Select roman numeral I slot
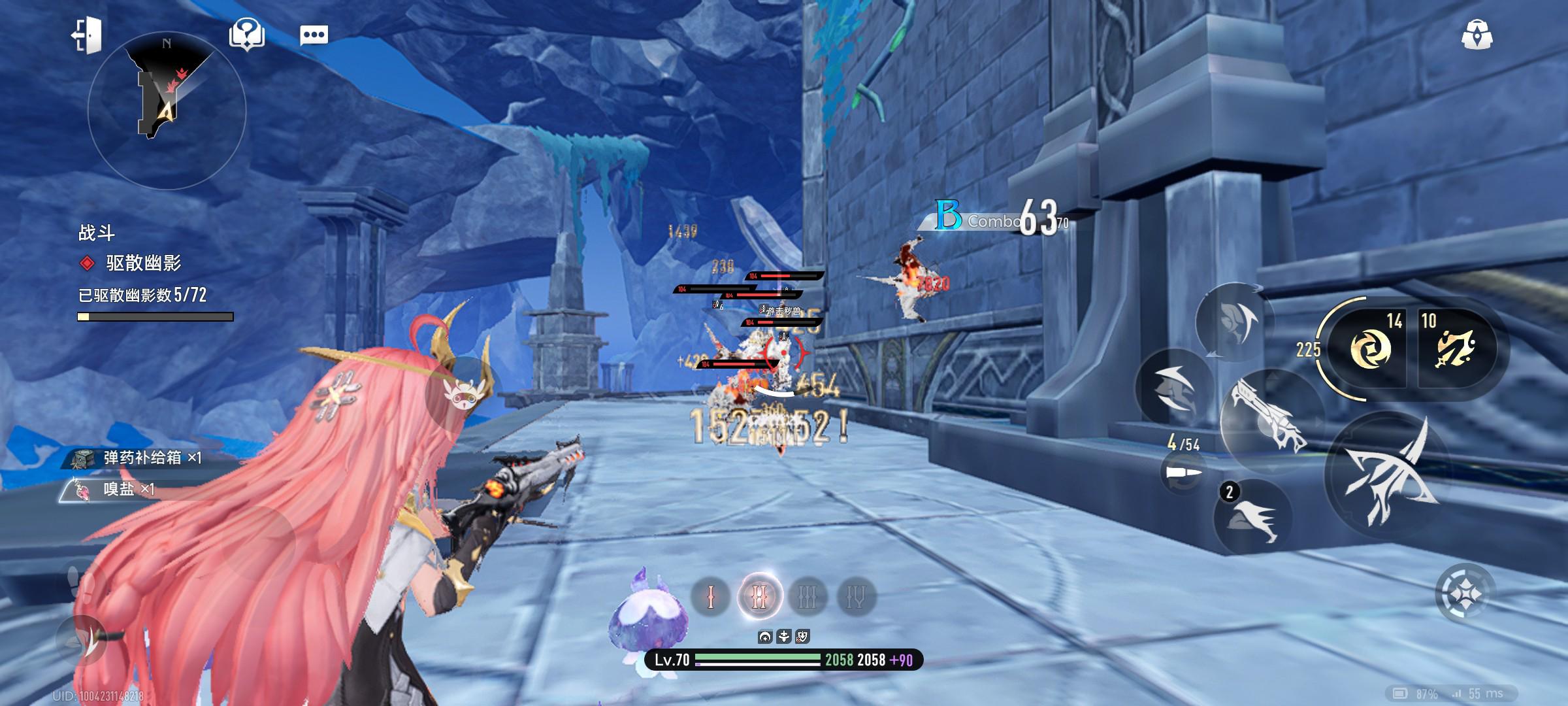1568x706 pixels. point(711,597)
